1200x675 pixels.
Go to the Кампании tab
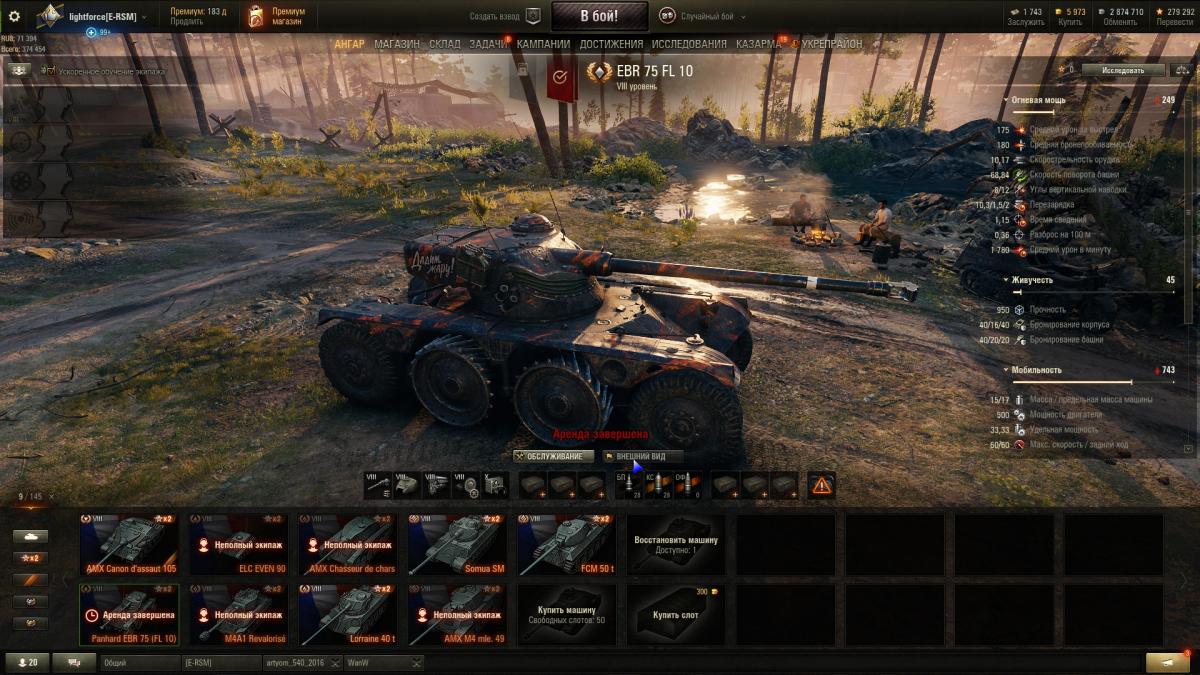click(543, 44)
